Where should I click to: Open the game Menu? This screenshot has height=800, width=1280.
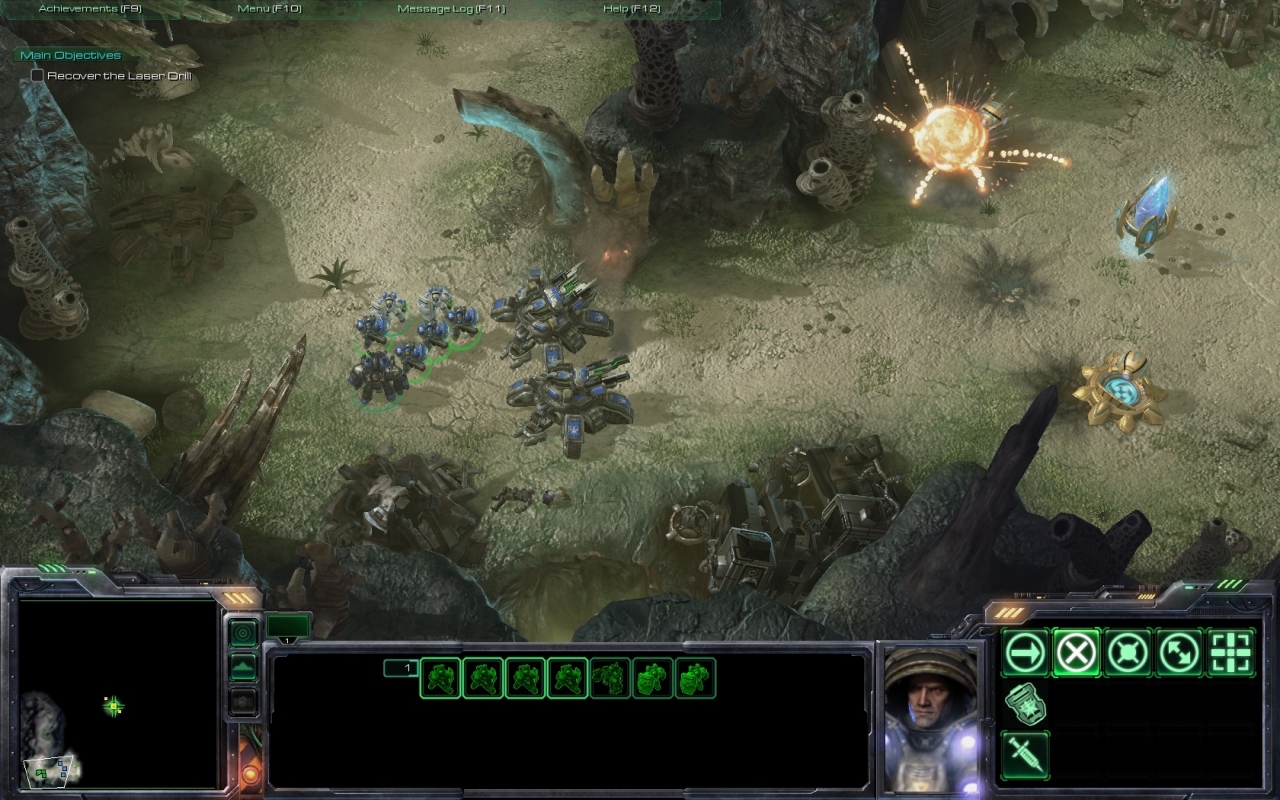[x=269, y=9]
